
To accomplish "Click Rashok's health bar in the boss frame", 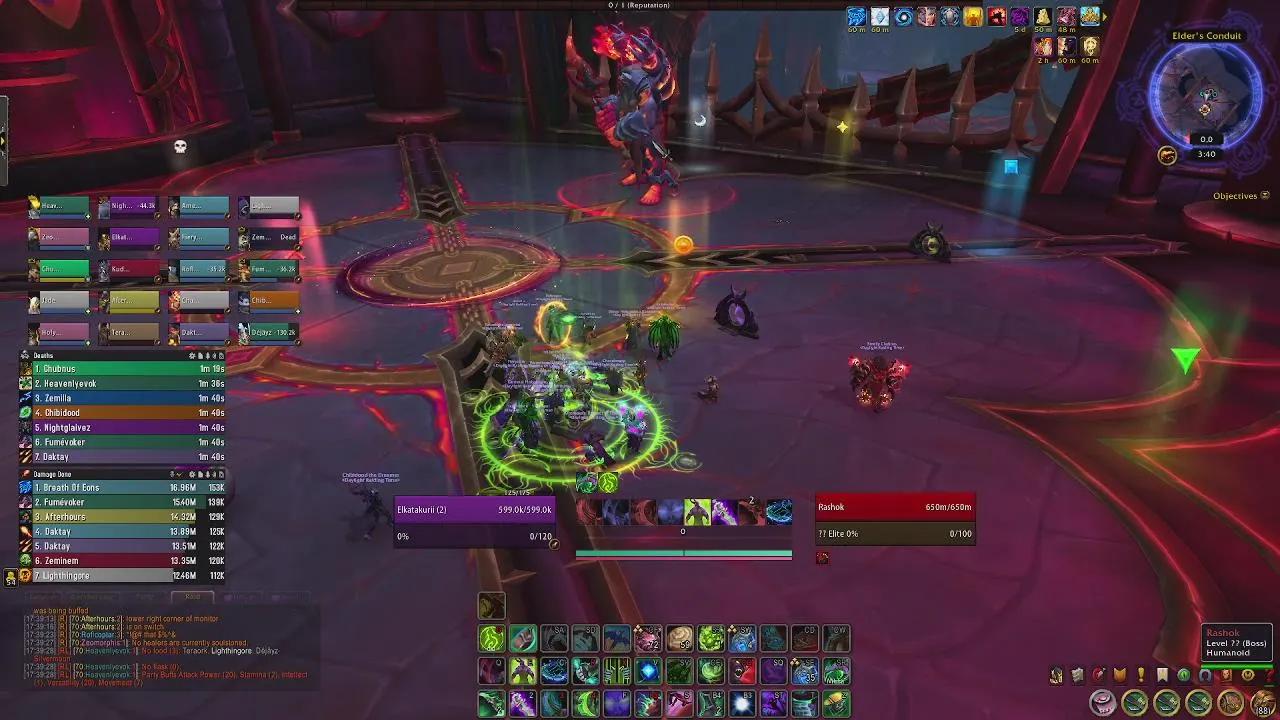I will [895, 507].
